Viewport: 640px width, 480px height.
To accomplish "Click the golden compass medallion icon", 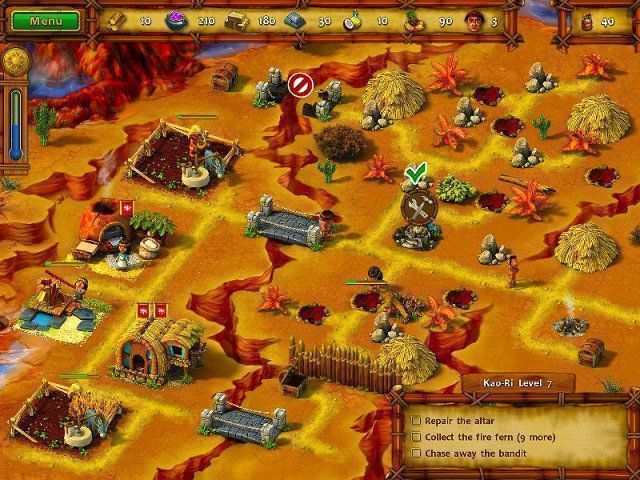I will click(12, 61).
